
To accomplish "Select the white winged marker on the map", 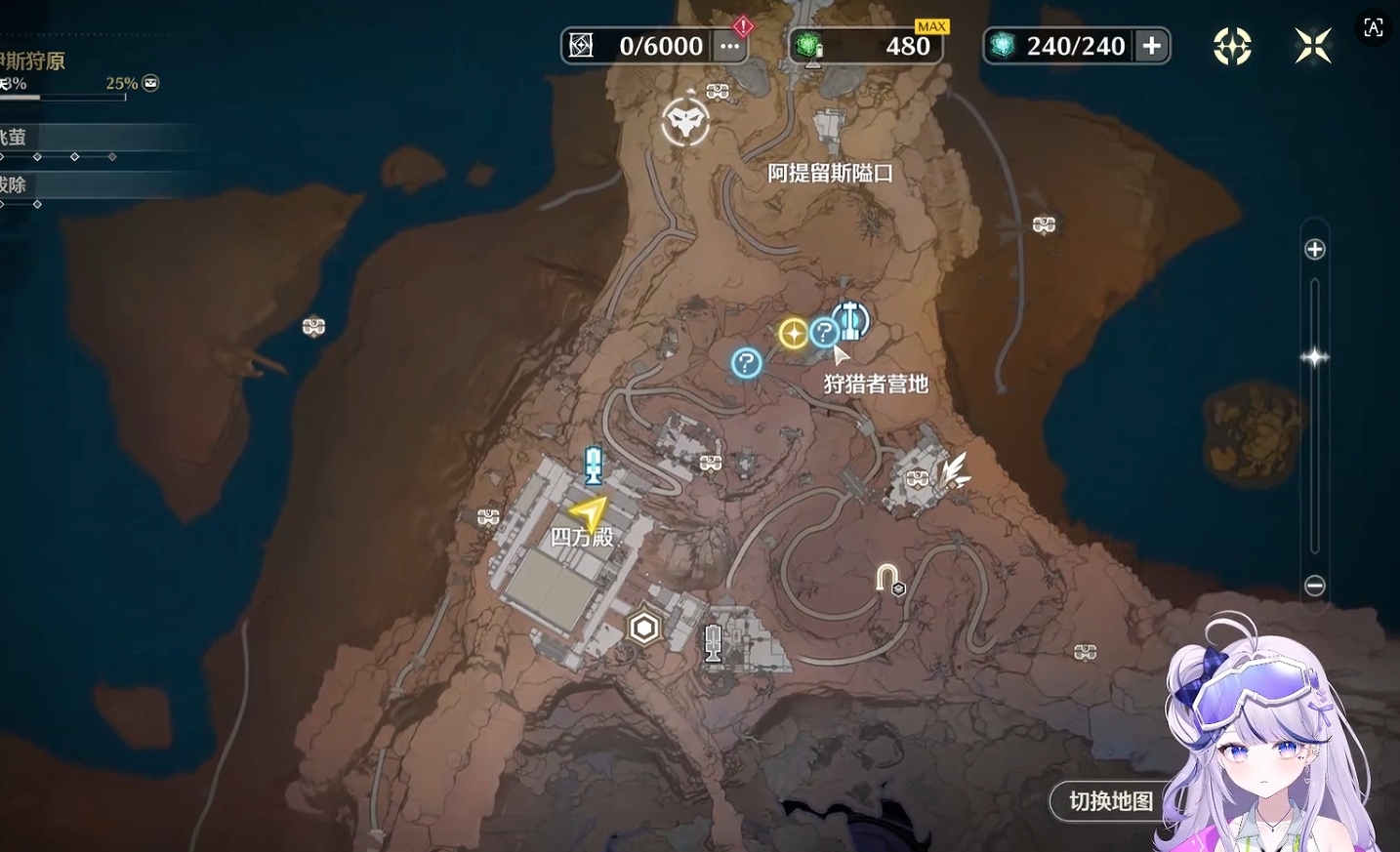I will (x=954, y=470).
